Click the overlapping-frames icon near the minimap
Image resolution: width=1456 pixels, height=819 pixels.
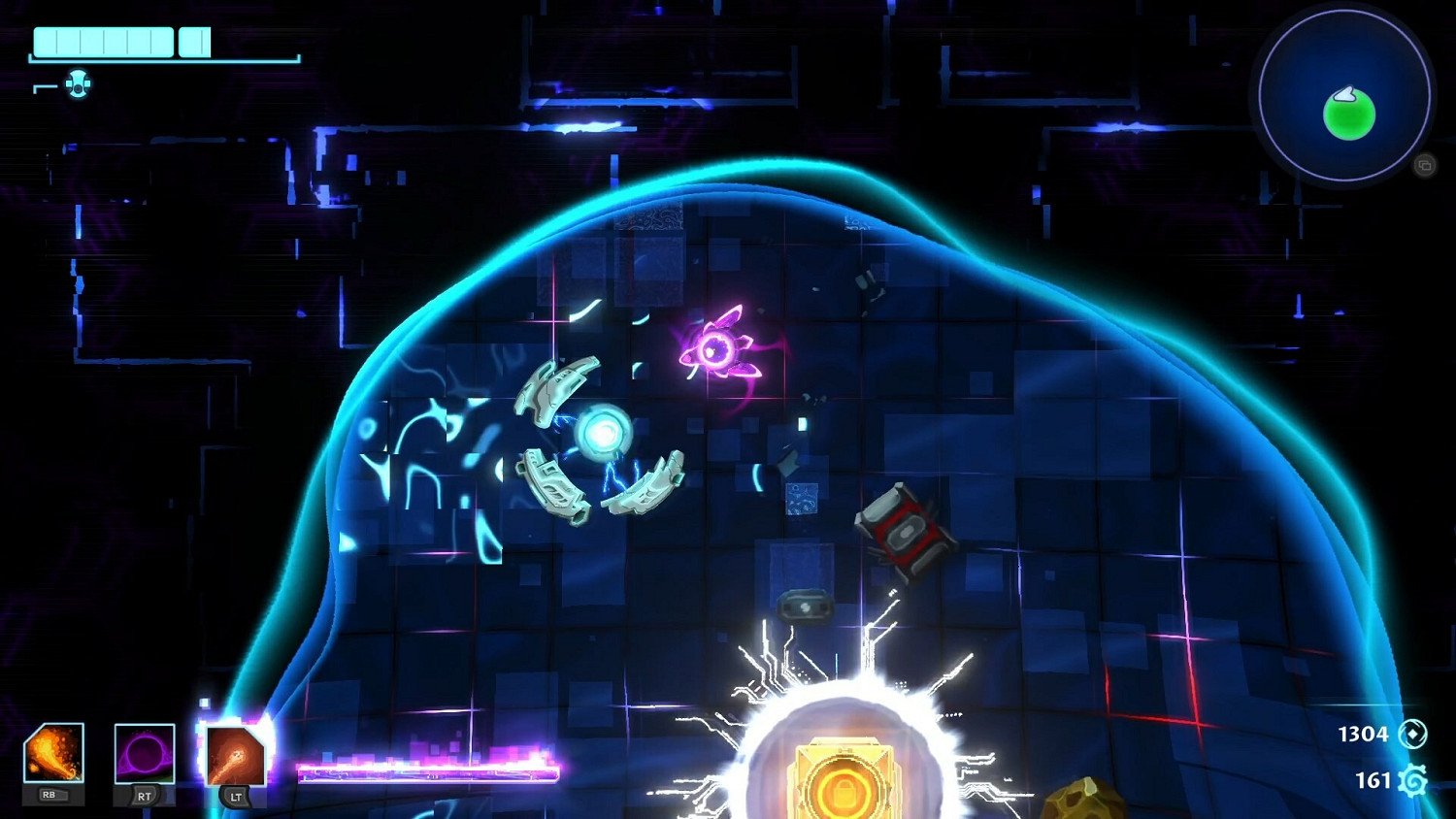[1424, 165]
